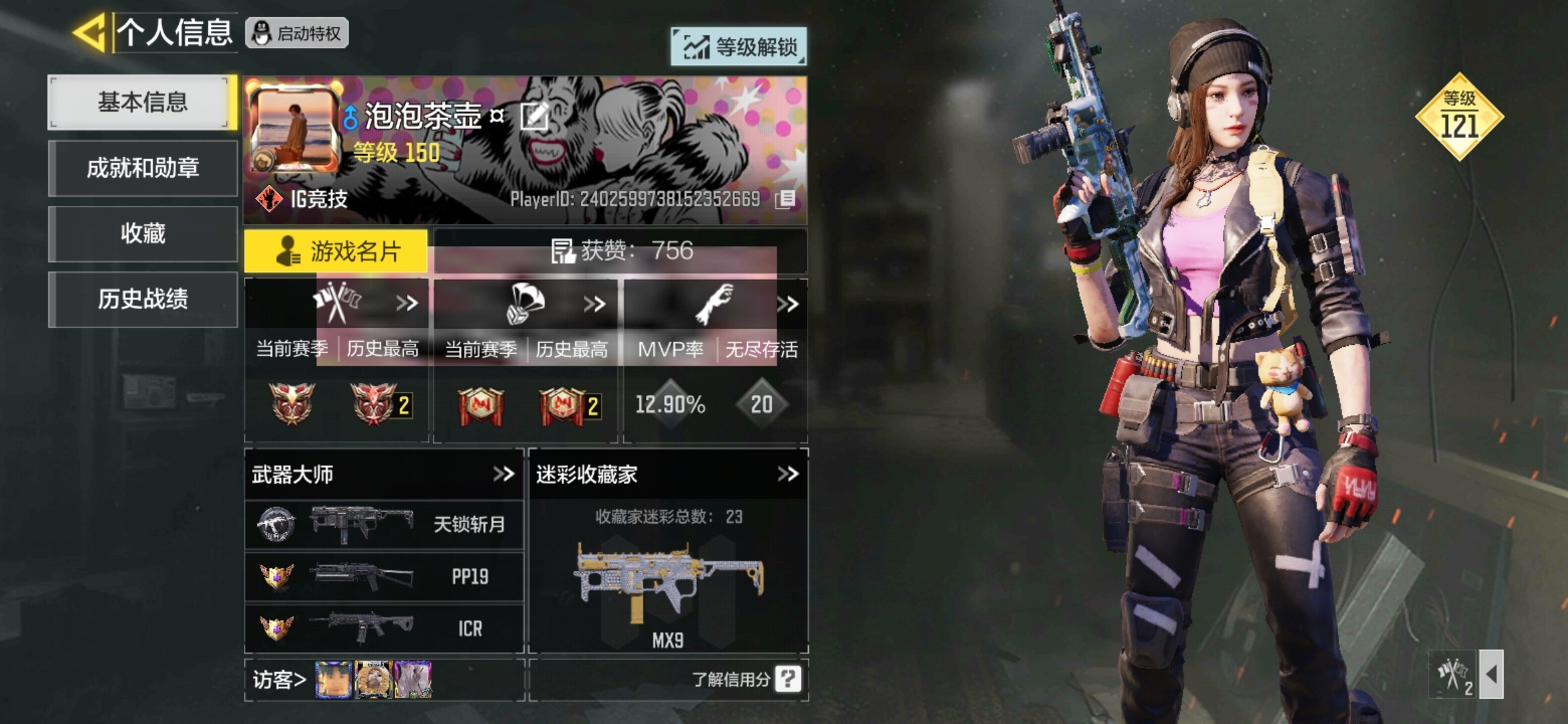Screen dimensions: 1568x724
Task: Switch to the 基本信息 tab
Action: 142,103
